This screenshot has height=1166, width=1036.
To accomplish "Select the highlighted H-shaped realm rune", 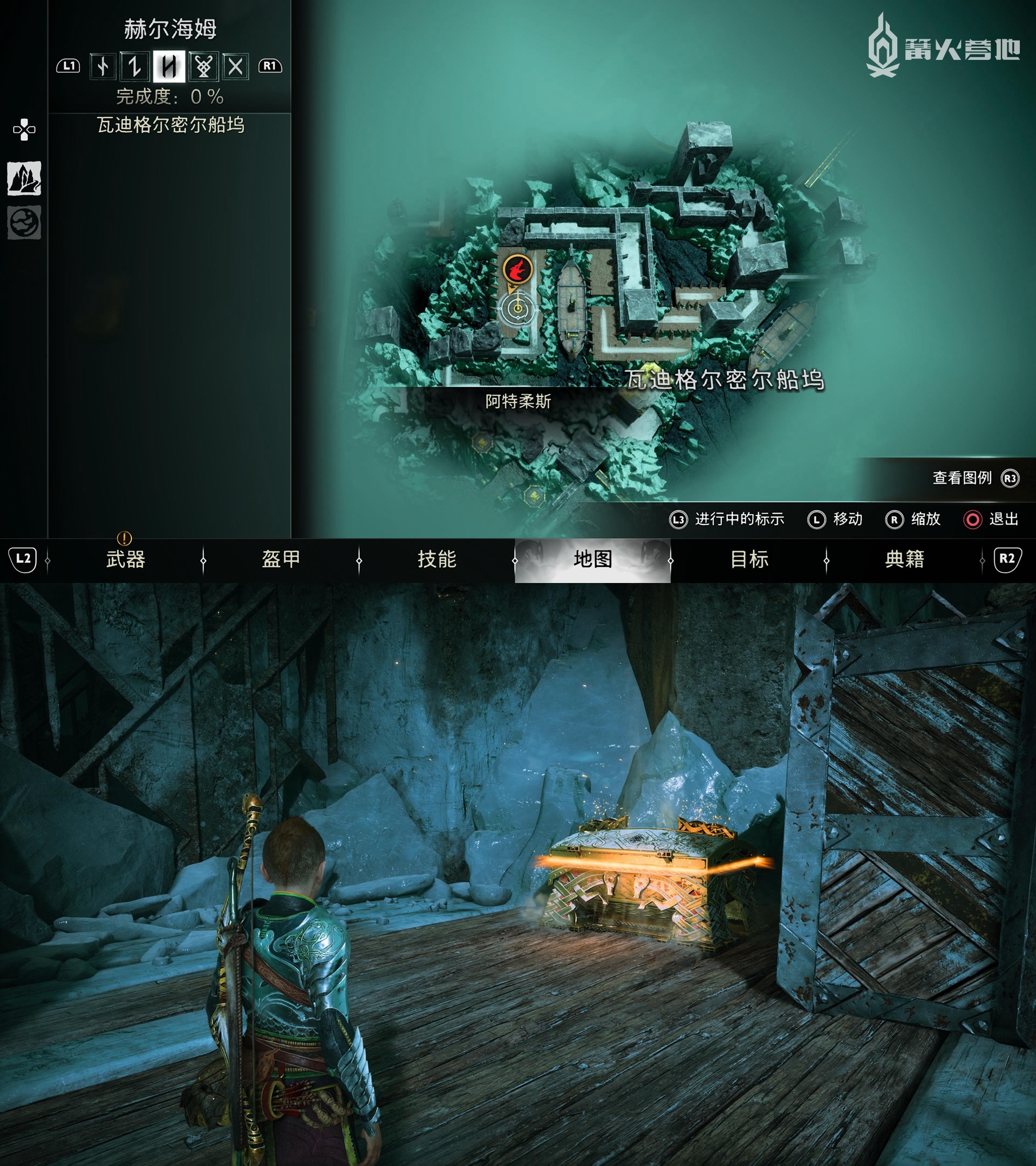I will click(169, 67).
